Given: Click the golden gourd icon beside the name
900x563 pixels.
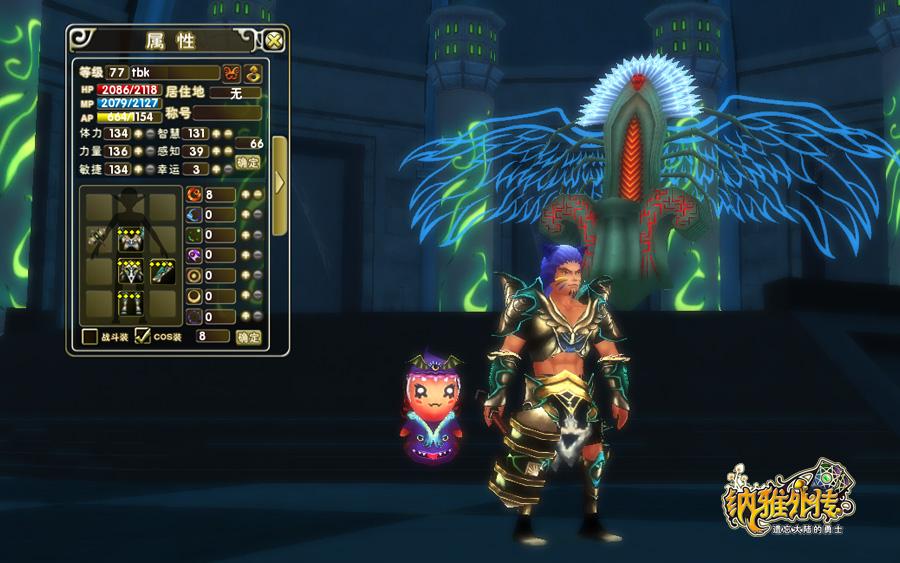Looking at the screenshot, I should point(253,72).
